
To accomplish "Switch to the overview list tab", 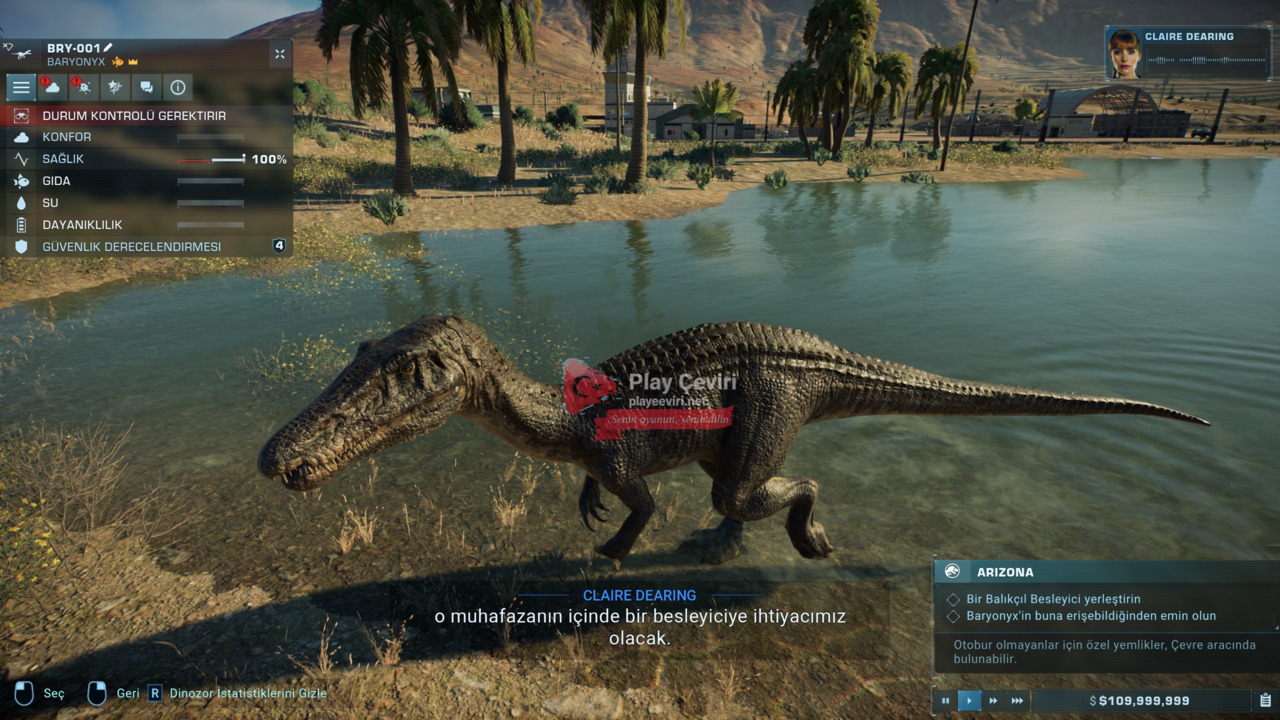I will pos(21,87).
